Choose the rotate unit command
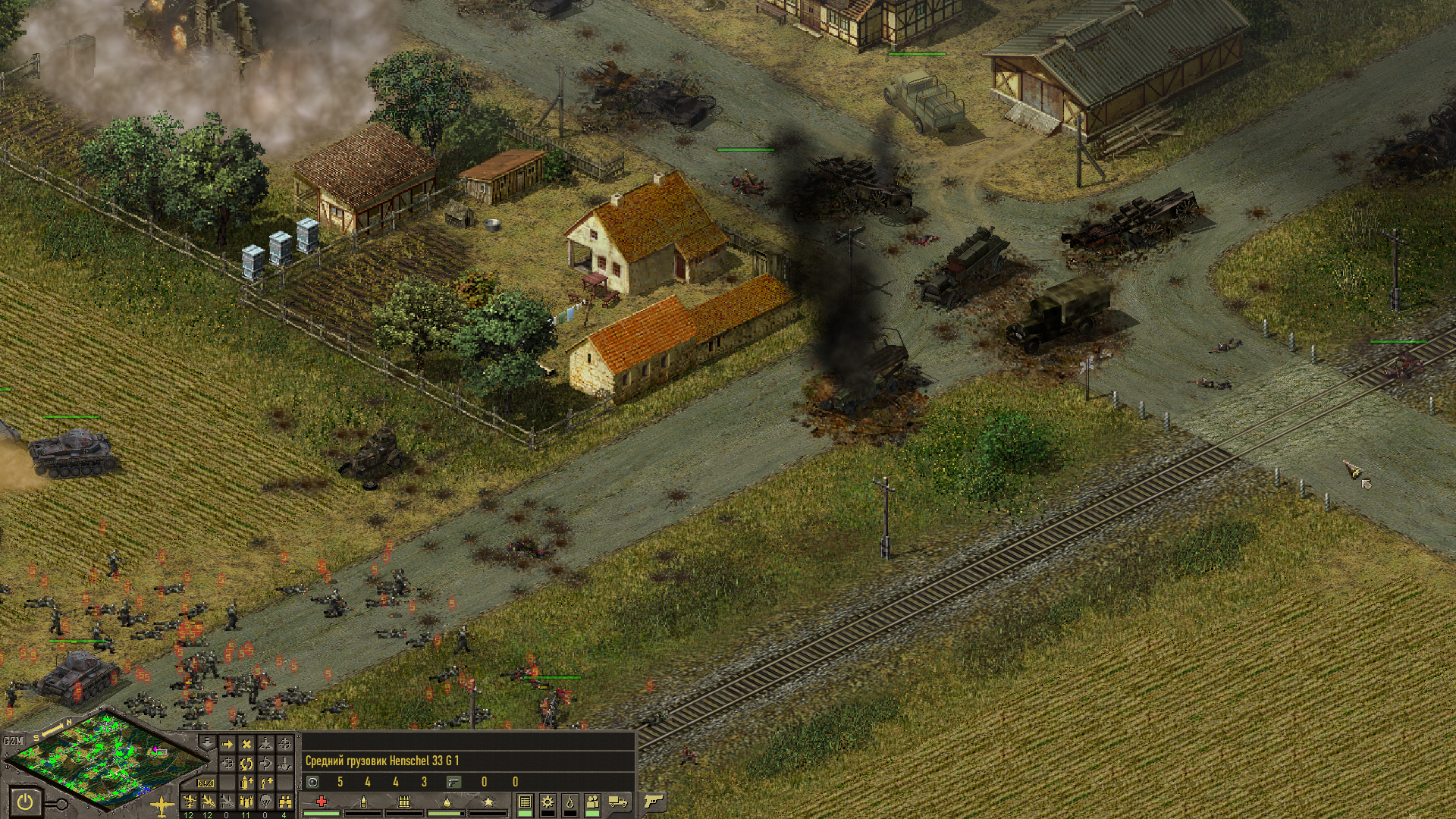 pos(246,764)
